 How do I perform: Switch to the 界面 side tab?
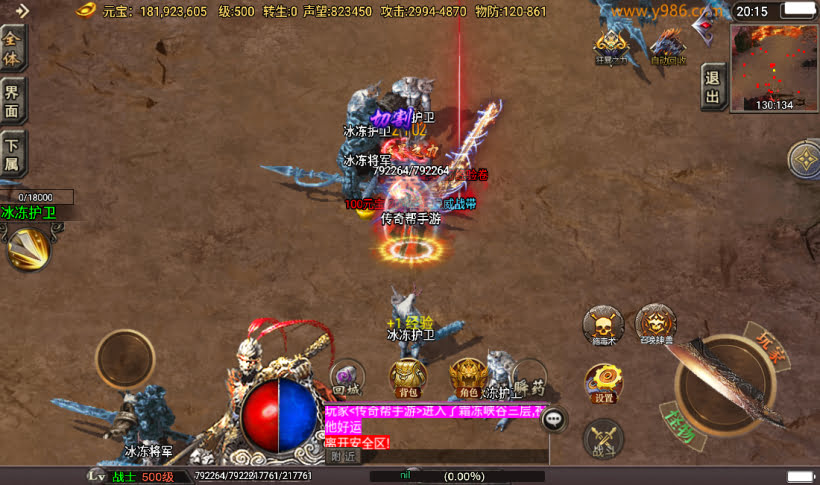tap(13, 100)
